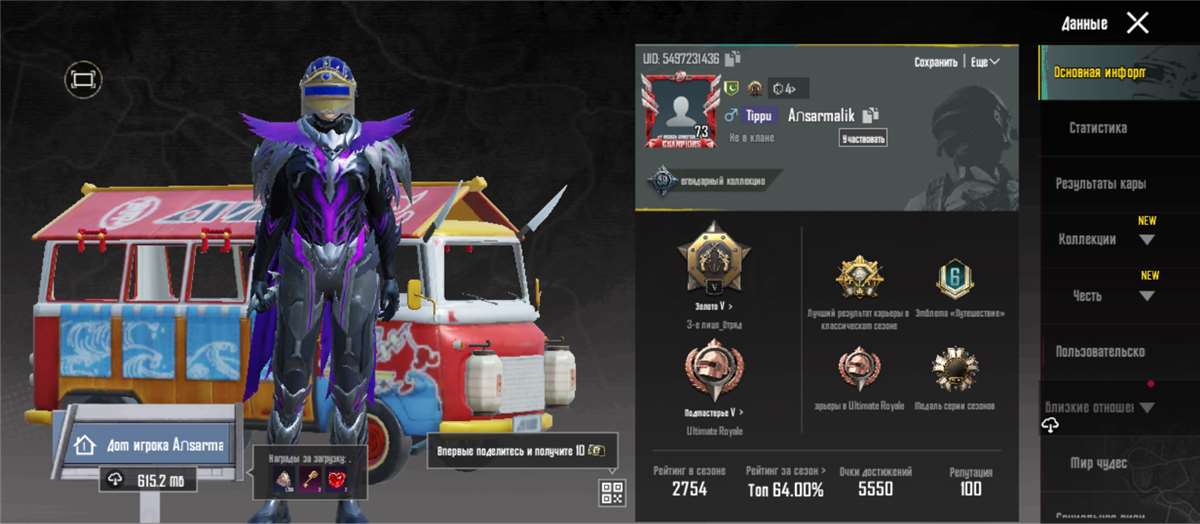Copy the player UID
Image resolution: width=1200 pixels, height=524 pixels.
click(733, 59)
